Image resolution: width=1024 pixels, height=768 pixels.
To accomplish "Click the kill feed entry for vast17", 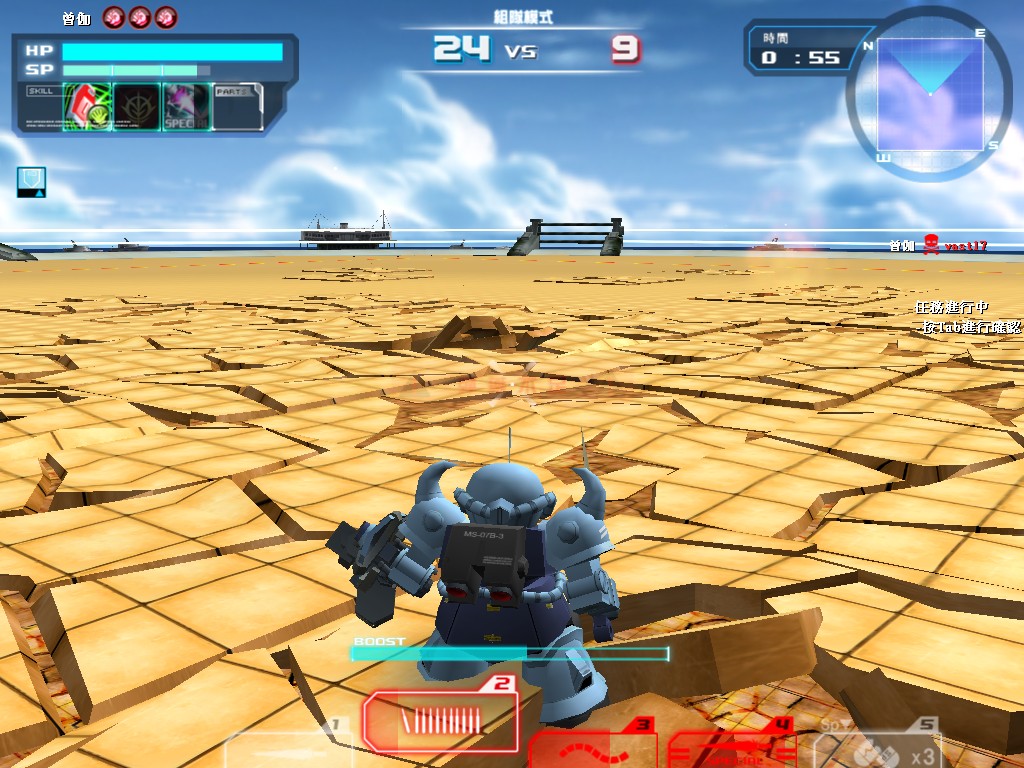I will click(x=938, y=245).
